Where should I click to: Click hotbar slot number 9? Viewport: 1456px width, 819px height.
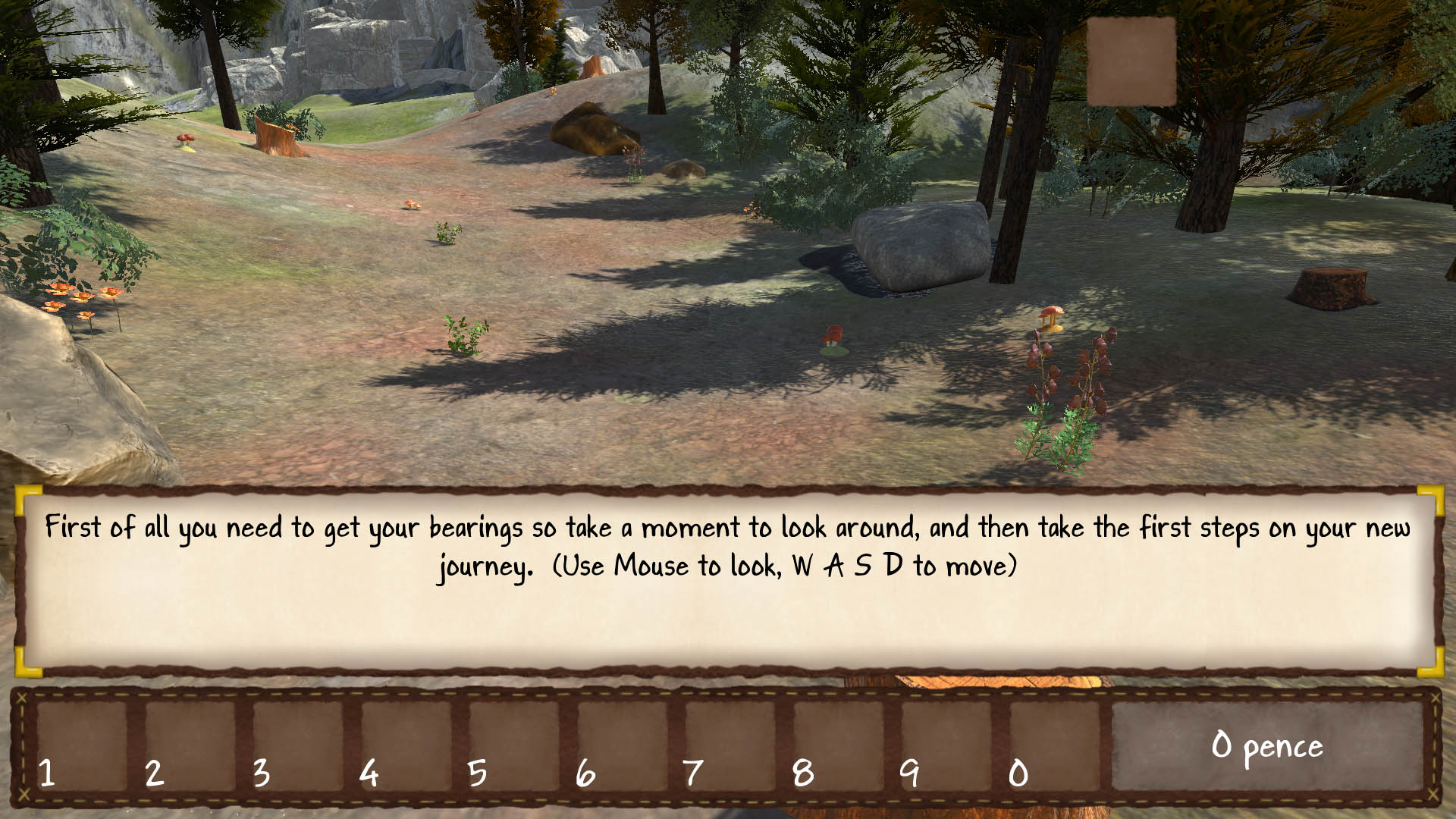(946, 746)
